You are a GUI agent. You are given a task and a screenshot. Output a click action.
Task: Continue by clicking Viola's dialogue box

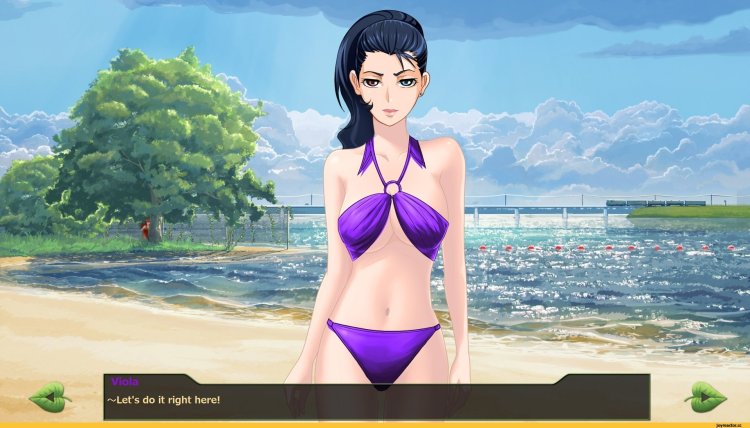coord(376,397)
